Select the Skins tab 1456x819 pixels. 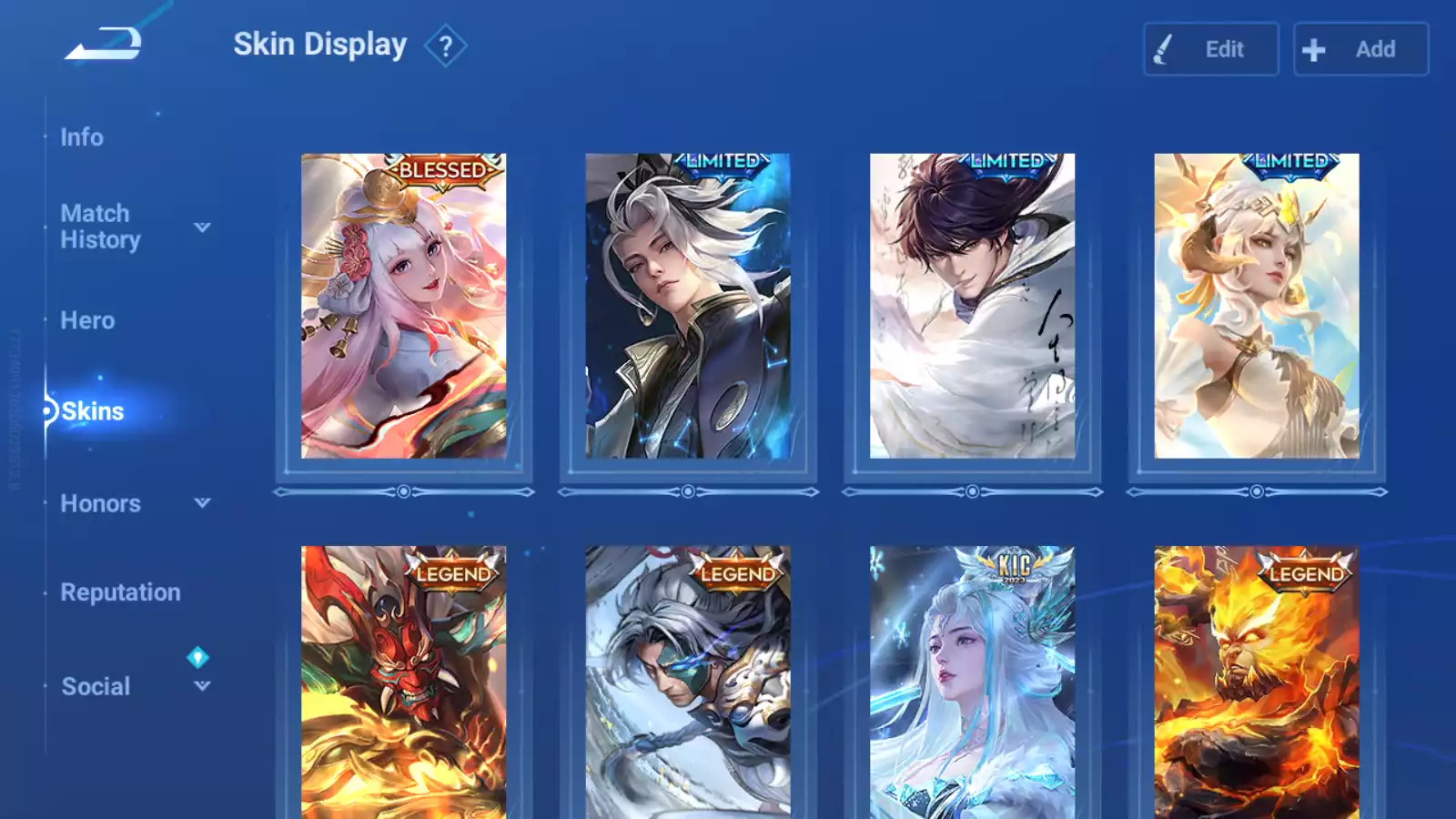tap(92, 411)
